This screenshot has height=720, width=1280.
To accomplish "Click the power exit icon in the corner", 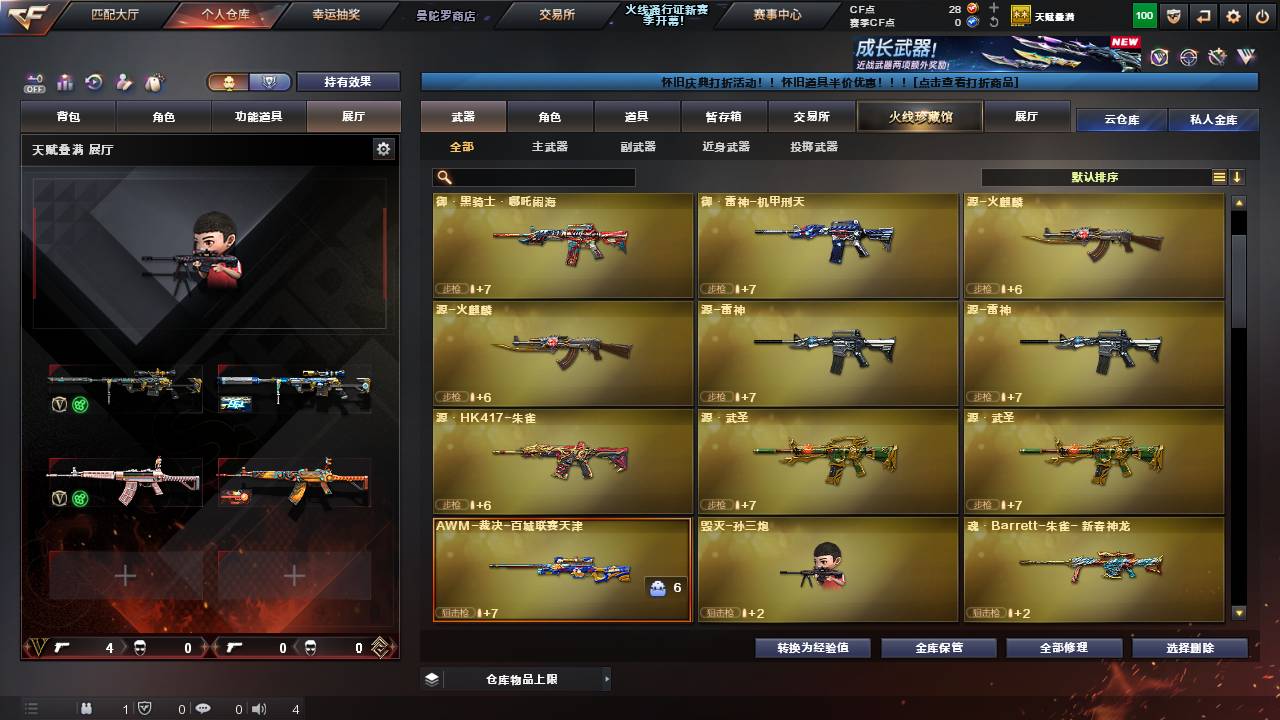I will click(x=1262, y=16).
